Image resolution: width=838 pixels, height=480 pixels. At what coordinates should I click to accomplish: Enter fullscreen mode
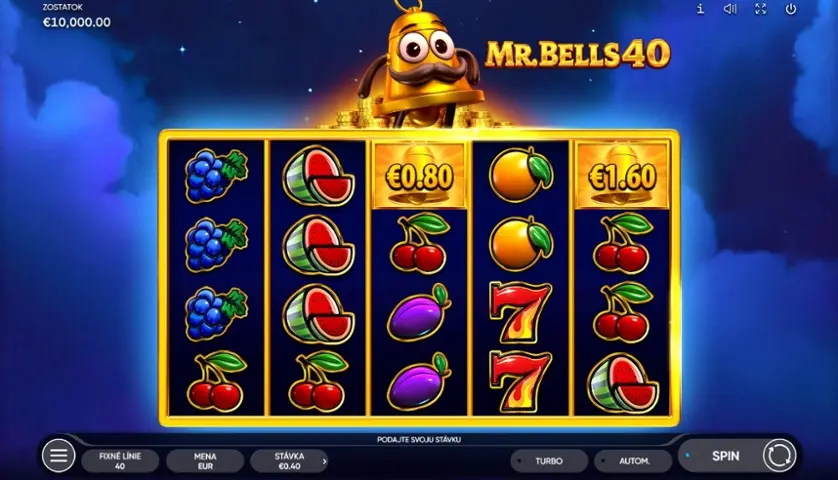[760, 9]
